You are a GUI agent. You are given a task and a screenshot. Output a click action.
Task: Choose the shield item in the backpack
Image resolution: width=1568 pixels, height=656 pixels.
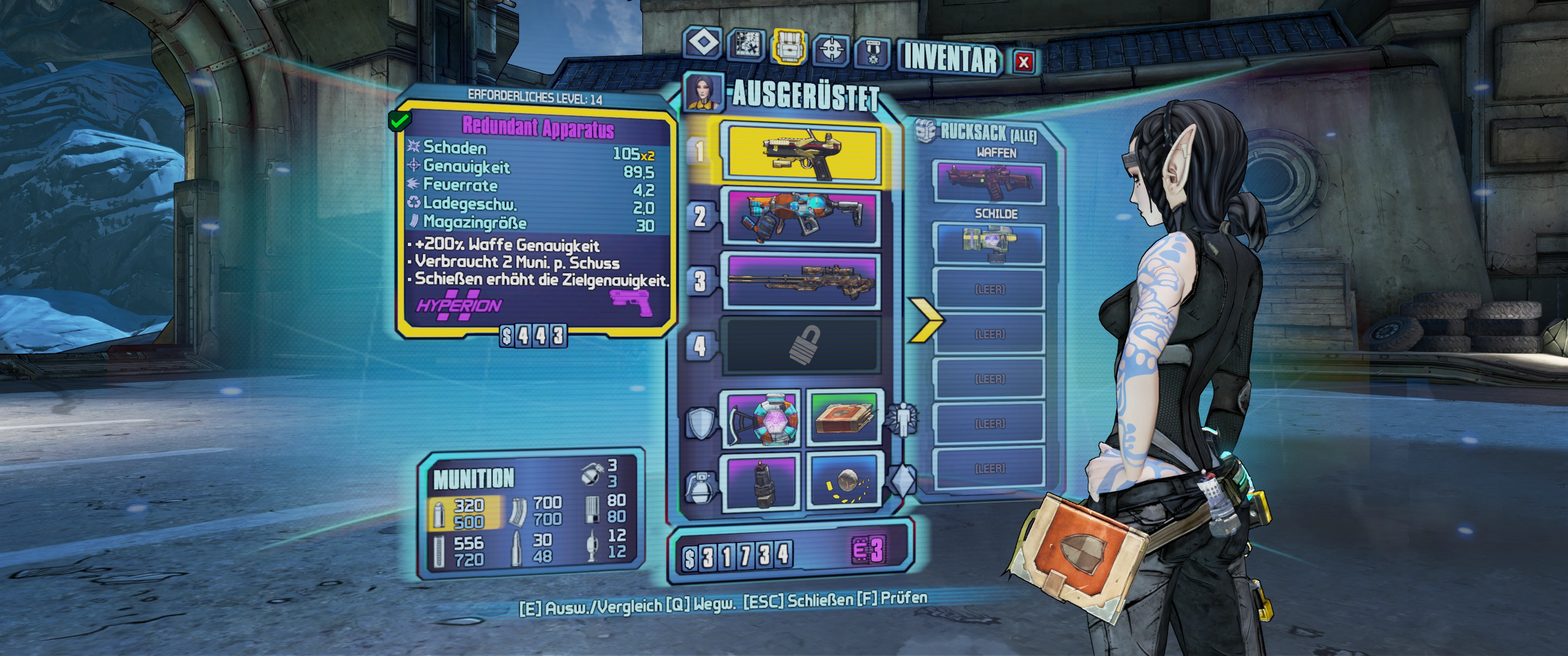[989, 243]
